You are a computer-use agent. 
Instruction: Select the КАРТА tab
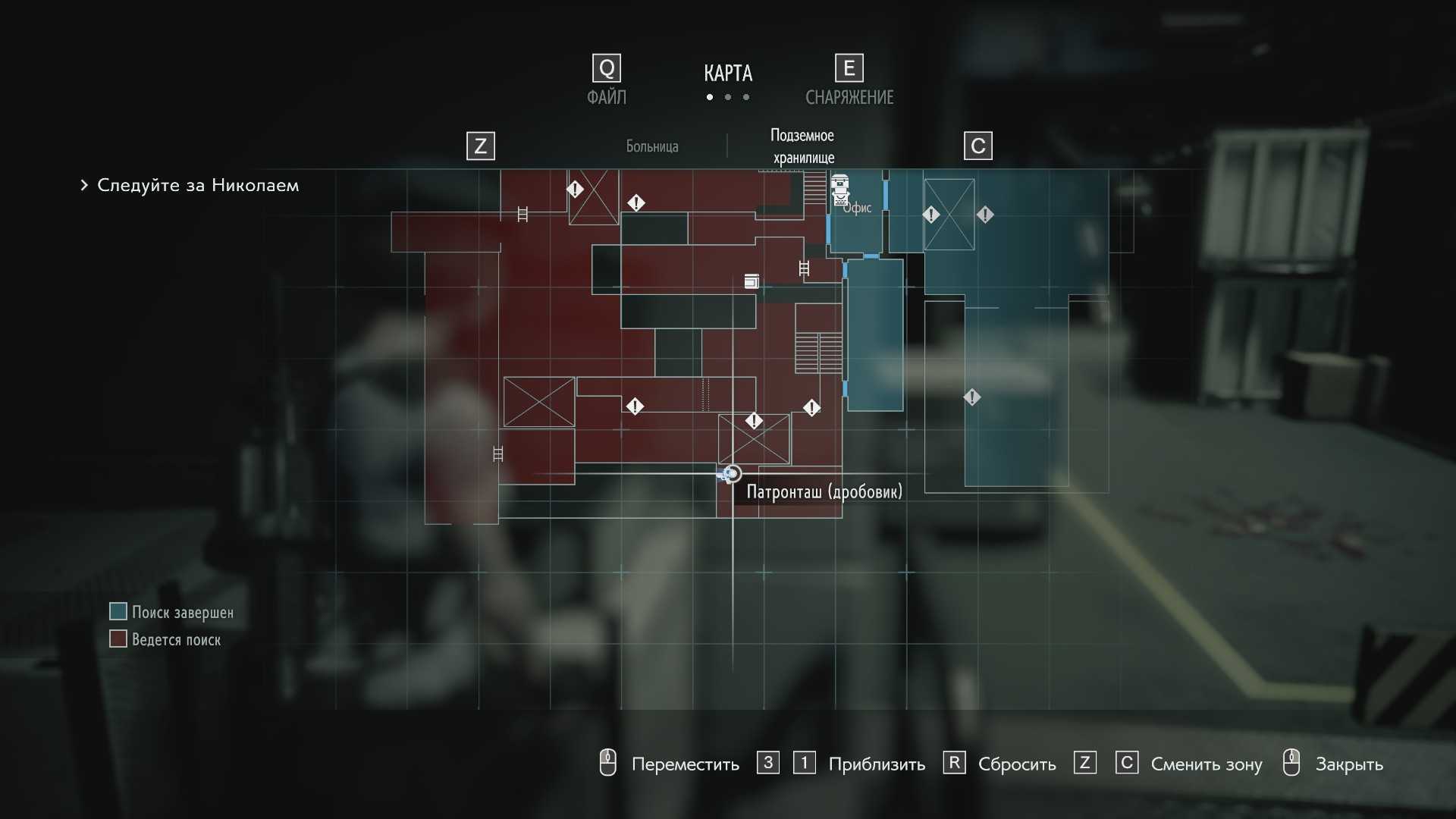coord(727,74)
